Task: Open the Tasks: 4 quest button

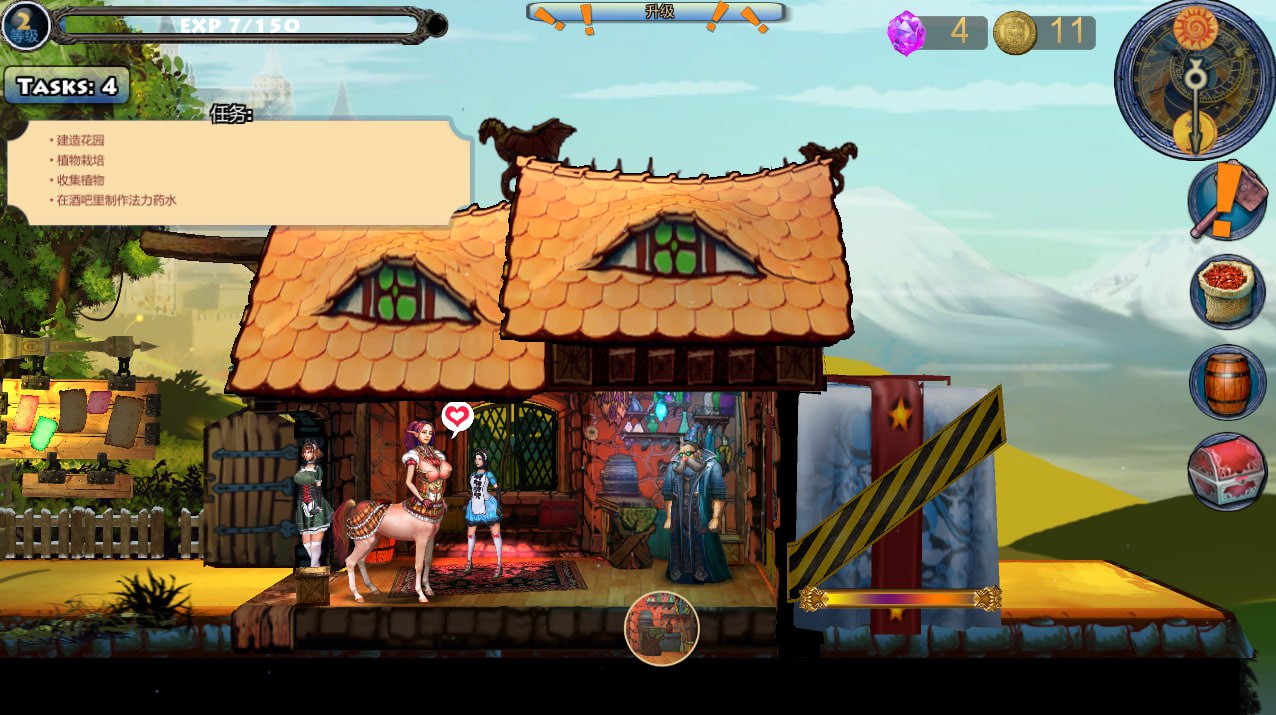Action: [x=67, y=87]
